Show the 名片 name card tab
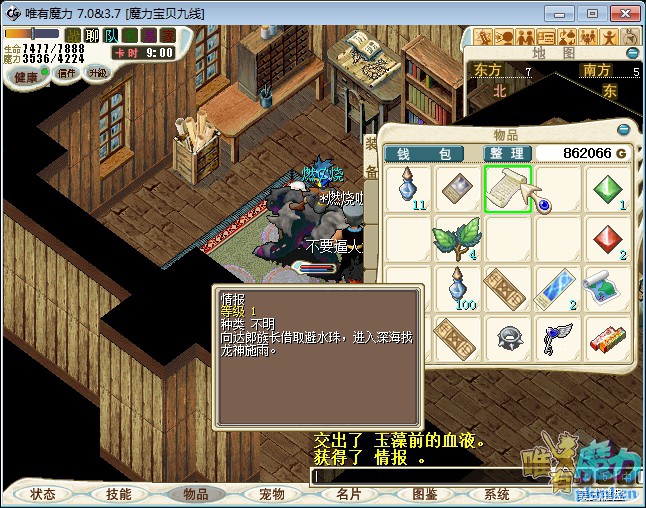Screen dimensions: 646x508 click(349, 494)
